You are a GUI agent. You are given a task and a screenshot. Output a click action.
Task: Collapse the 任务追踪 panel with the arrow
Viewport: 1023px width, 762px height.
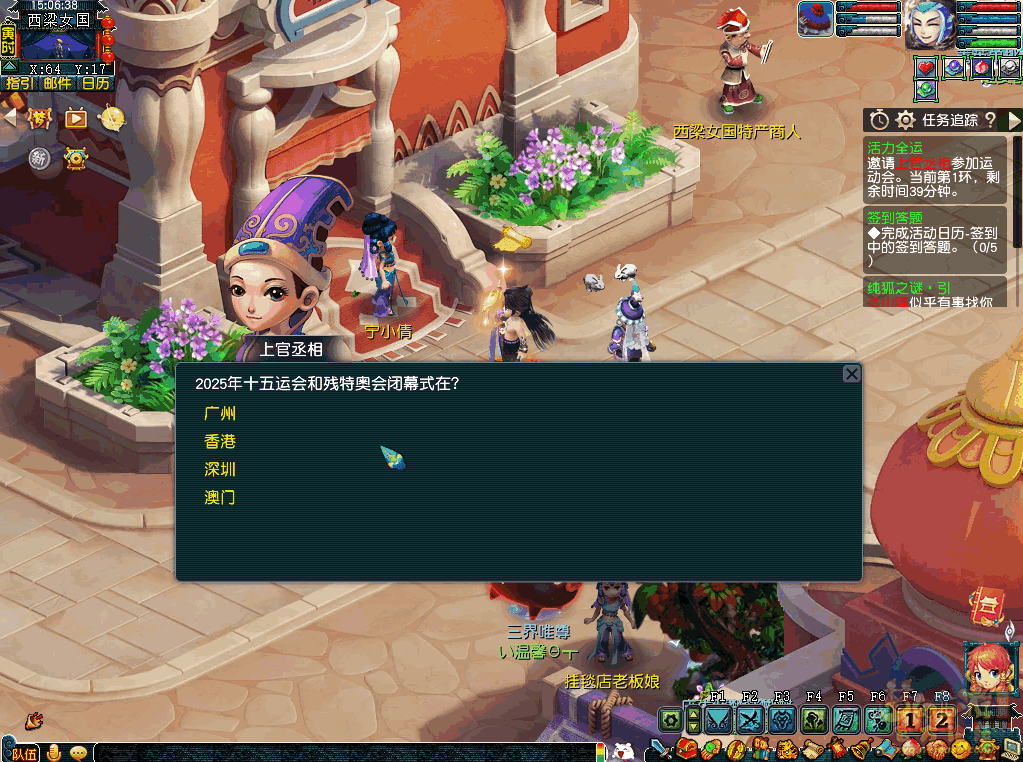point(1014,120)
